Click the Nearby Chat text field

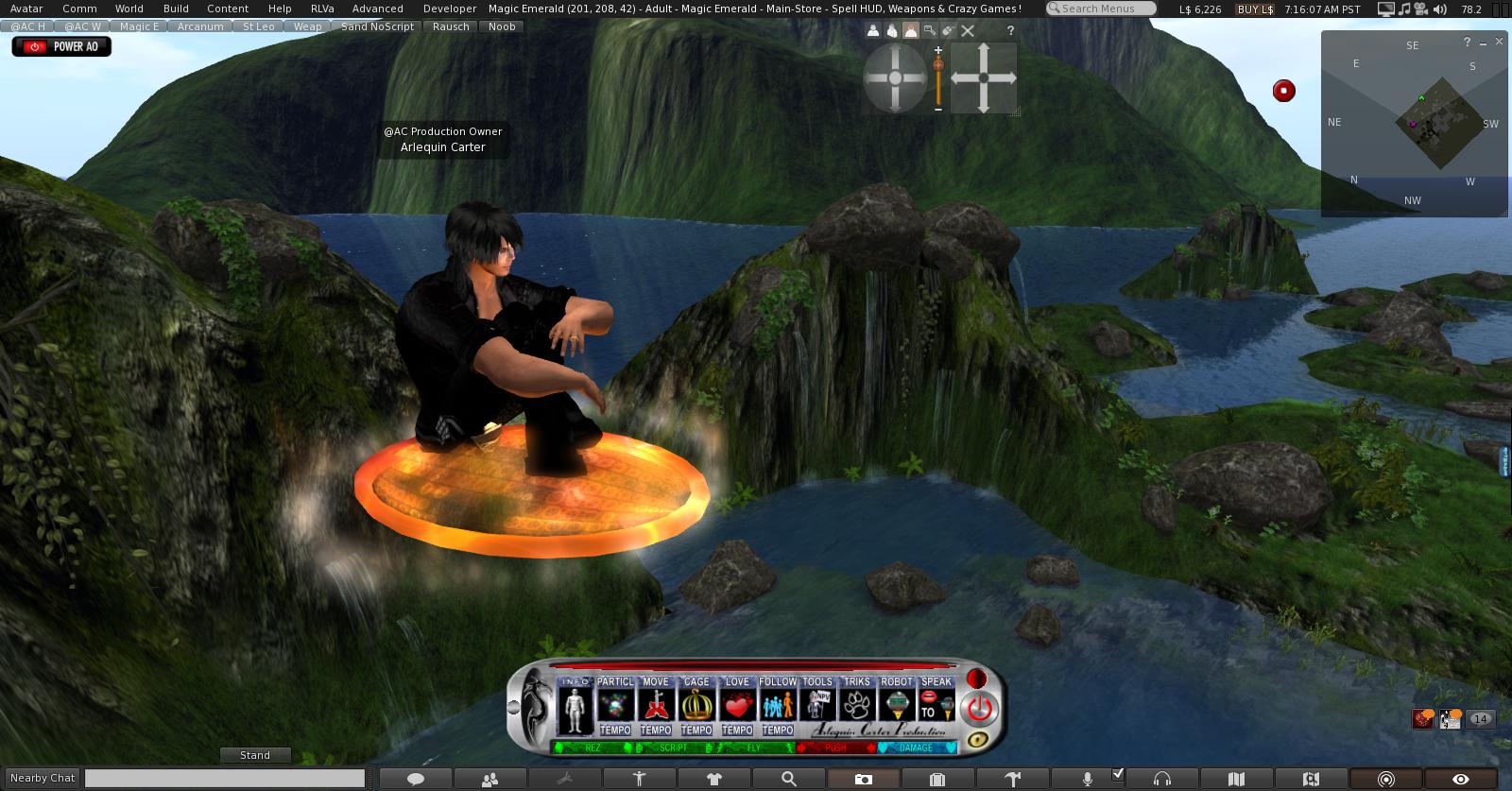pos(225,778)
